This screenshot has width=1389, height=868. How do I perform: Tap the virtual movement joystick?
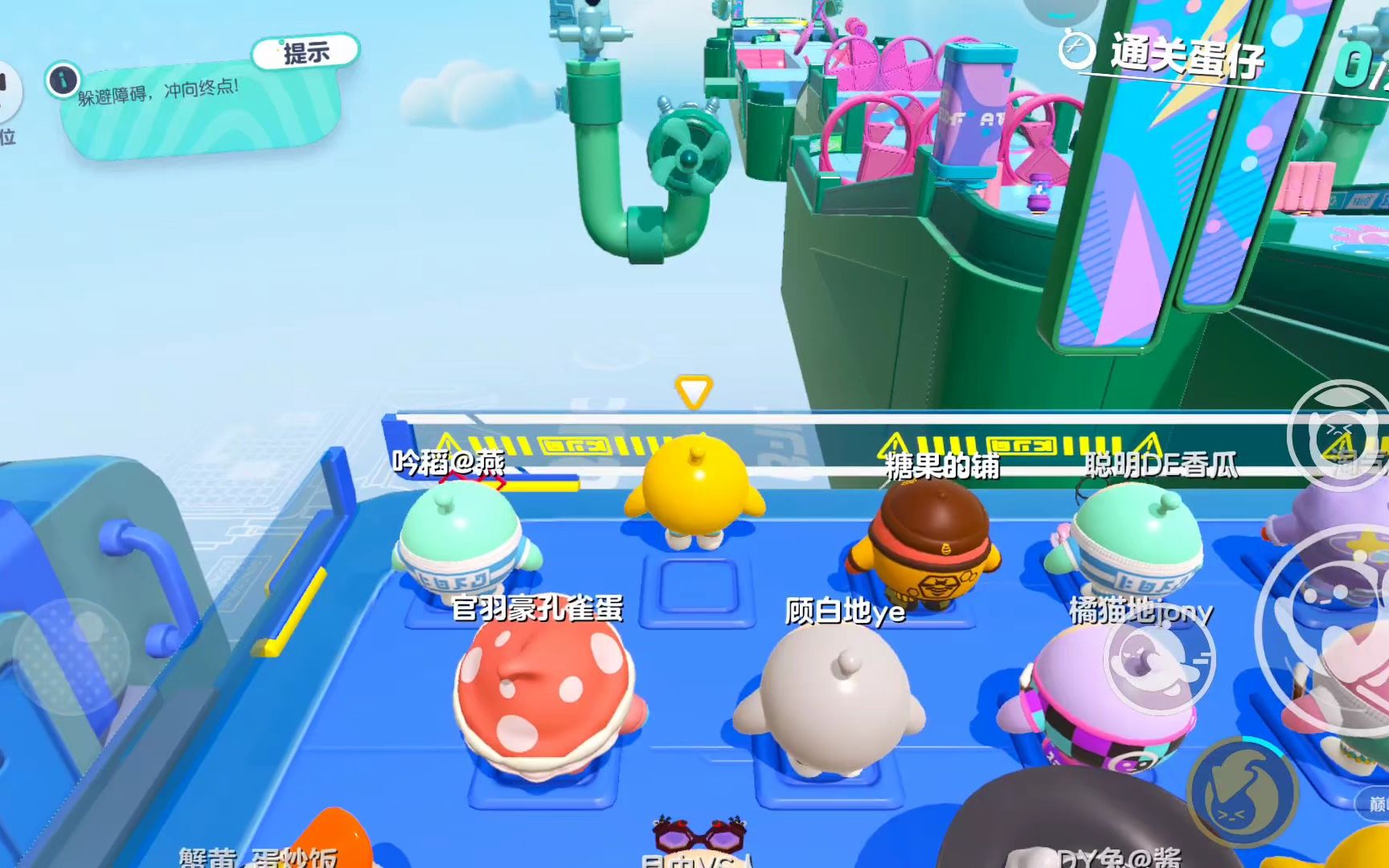[71, 657]
